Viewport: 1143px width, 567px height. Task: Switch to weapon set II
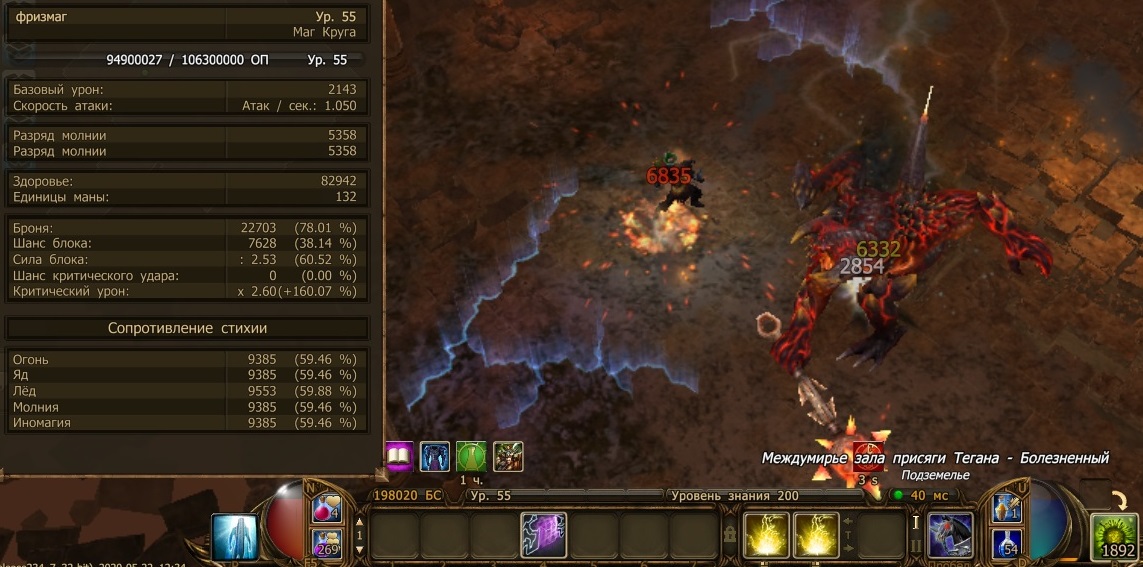(x=916, y=545)
